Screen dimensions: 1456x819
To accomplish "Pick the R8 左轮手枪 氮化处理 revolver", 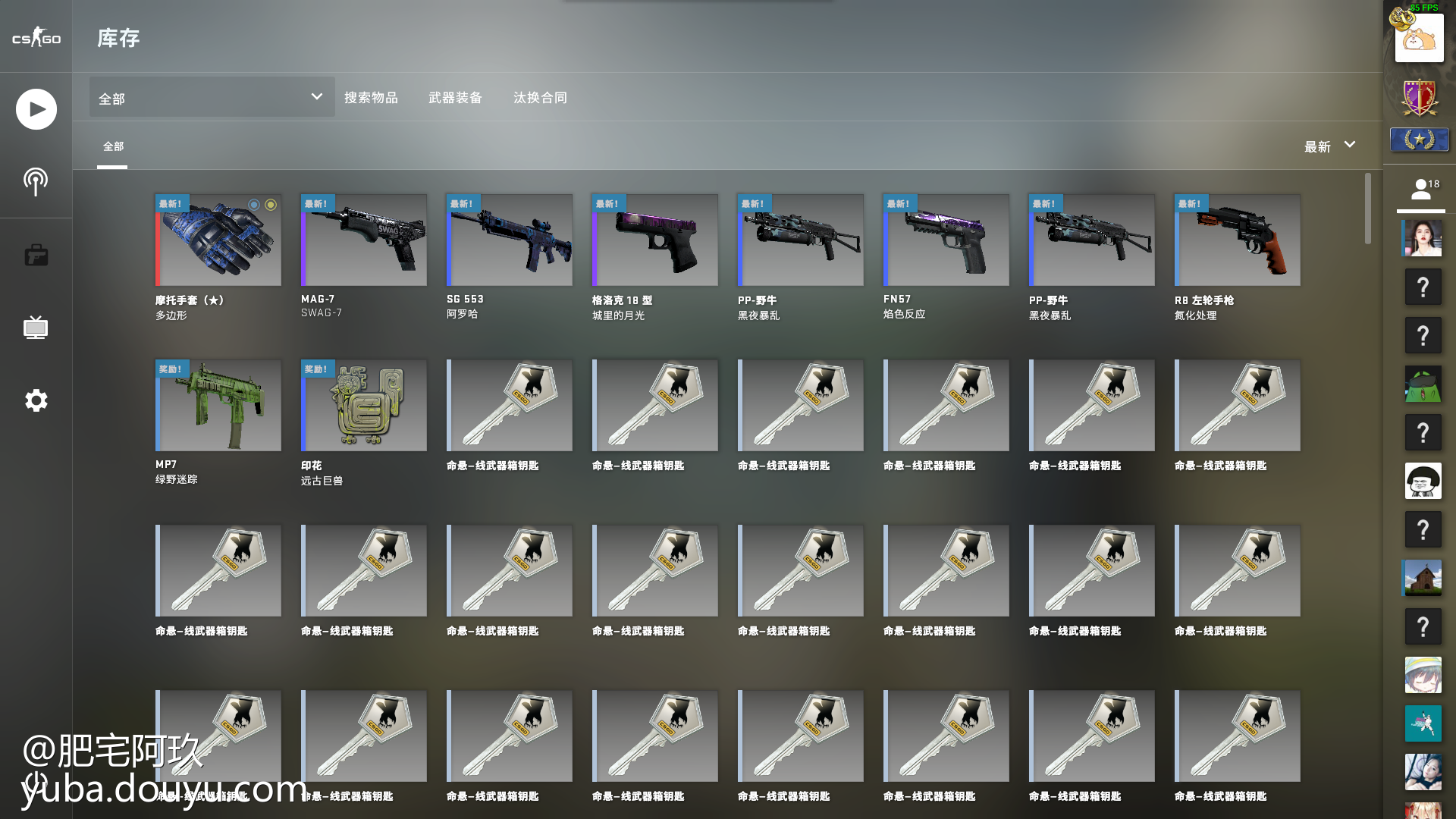I will [x=1238, y=240].
